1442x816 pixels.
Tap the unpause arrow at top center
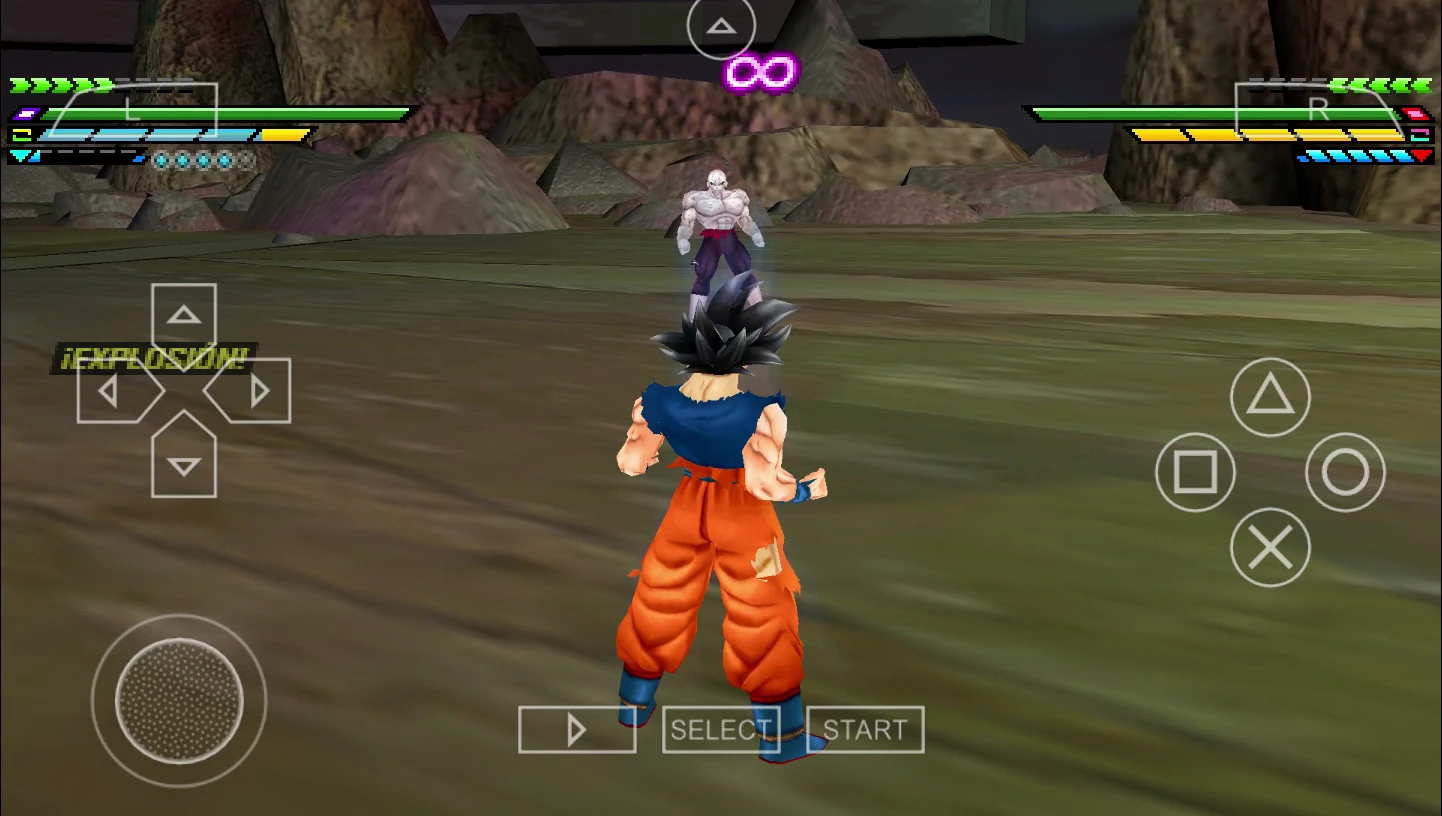(x=721, y=27)
